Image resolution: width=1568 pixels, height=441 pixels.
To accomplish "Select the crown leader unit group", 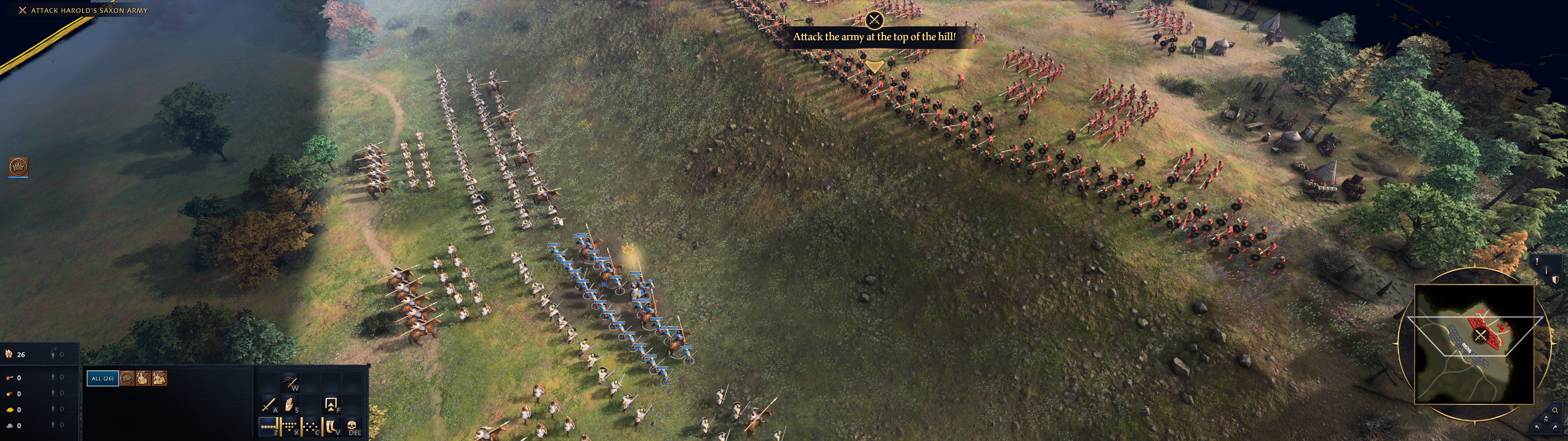I will tap(126, 378).
